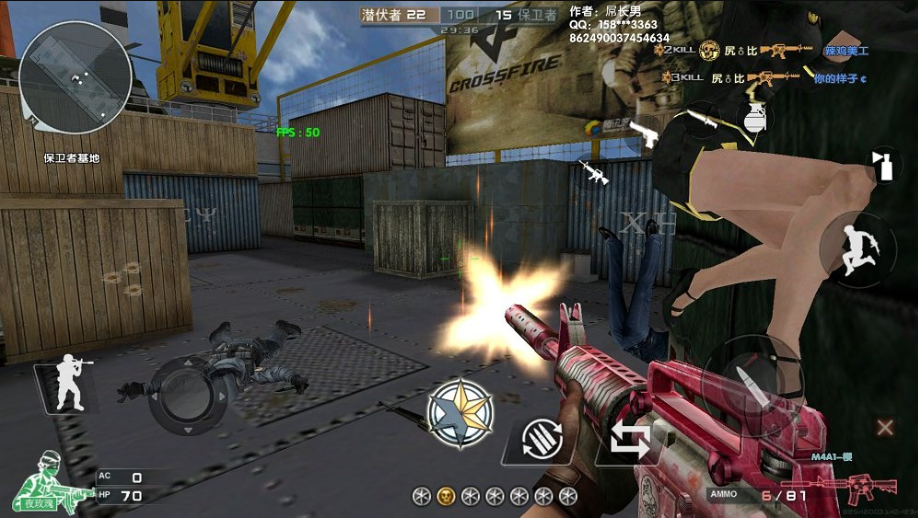Use the spray can button

point(883,165)
